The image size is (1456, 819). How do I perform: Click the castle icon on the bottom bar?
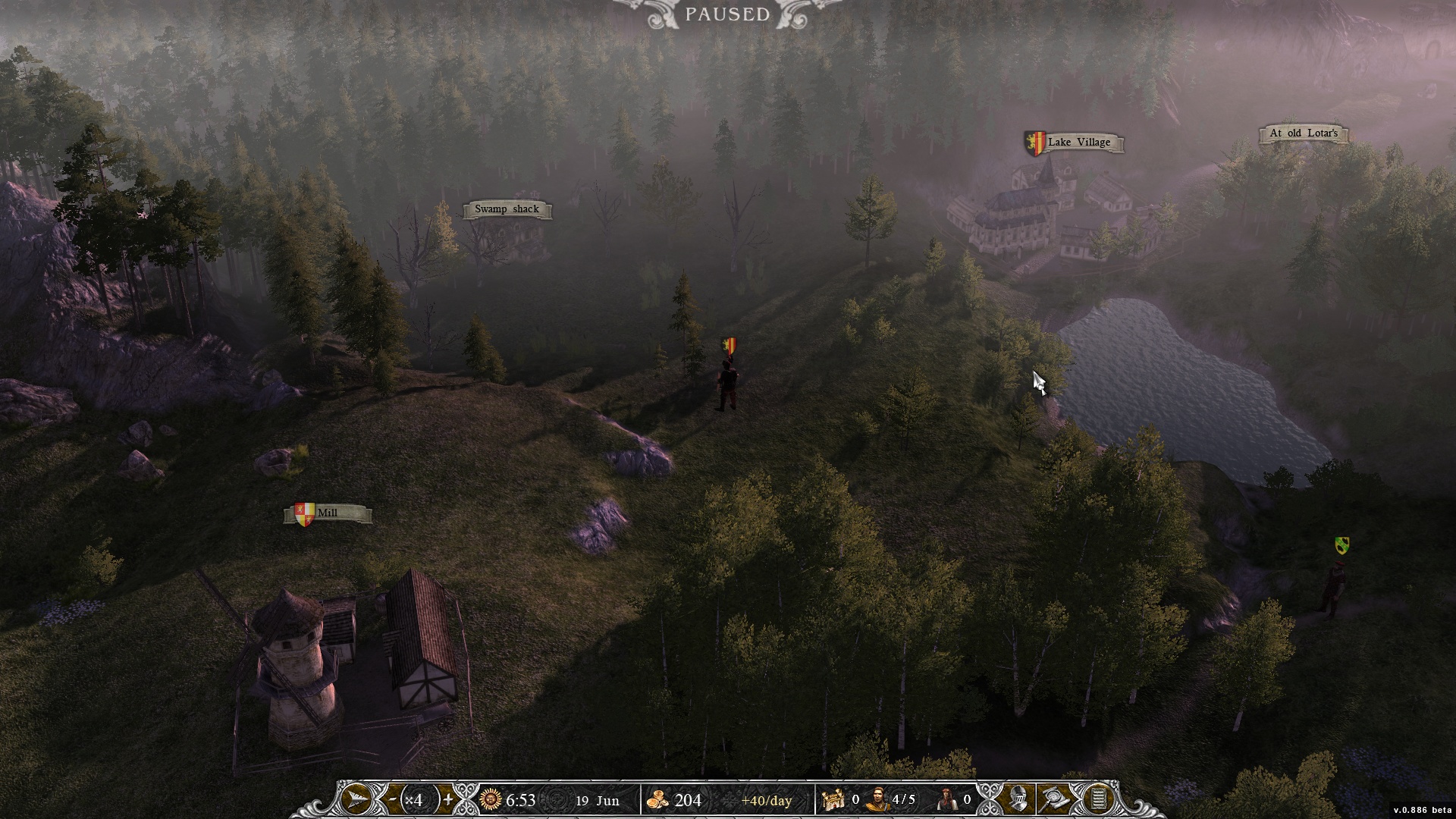click(x=834, y=799)
